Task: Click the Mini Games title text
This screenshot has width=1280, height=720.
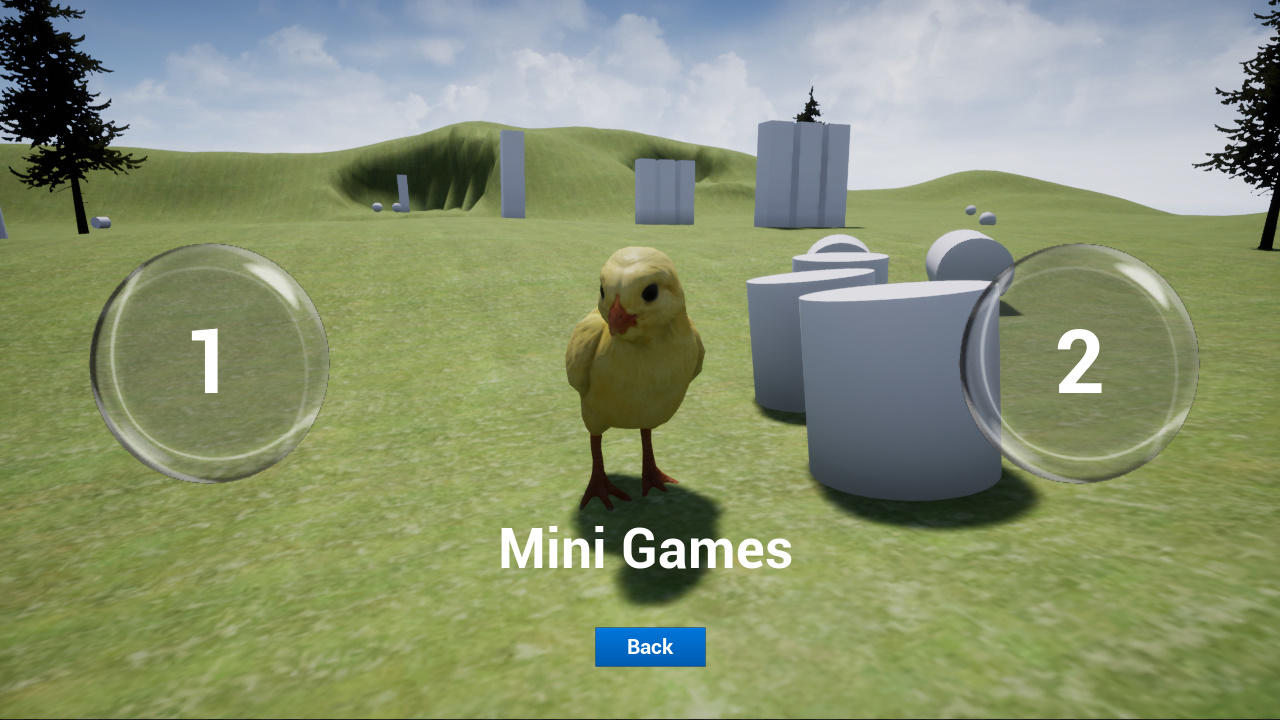Action: [645, 549]
